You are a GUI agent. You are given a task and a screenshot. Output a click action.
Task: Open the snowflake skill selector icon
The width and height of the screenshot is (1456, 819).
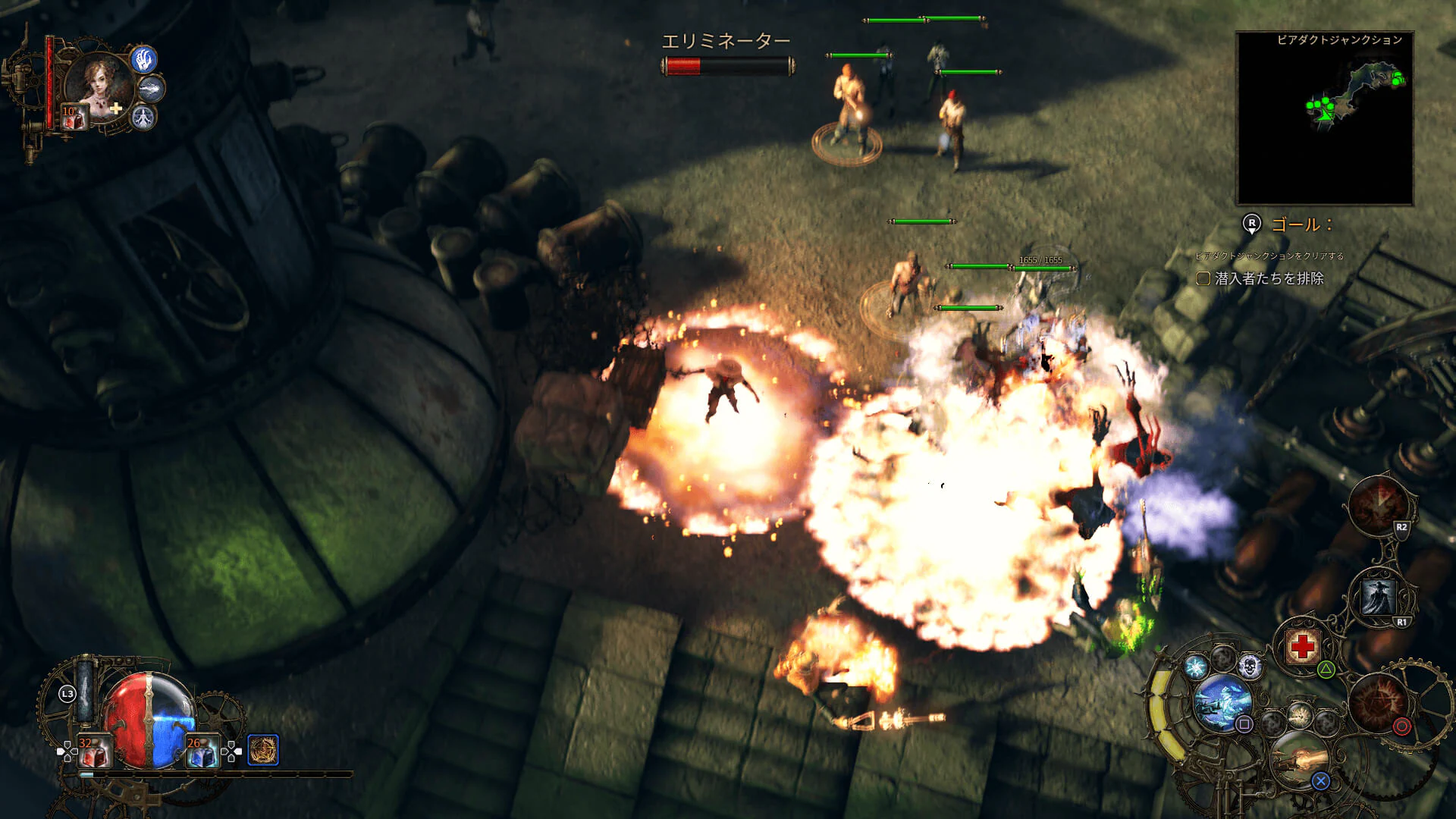click(x=1196, y=666)
